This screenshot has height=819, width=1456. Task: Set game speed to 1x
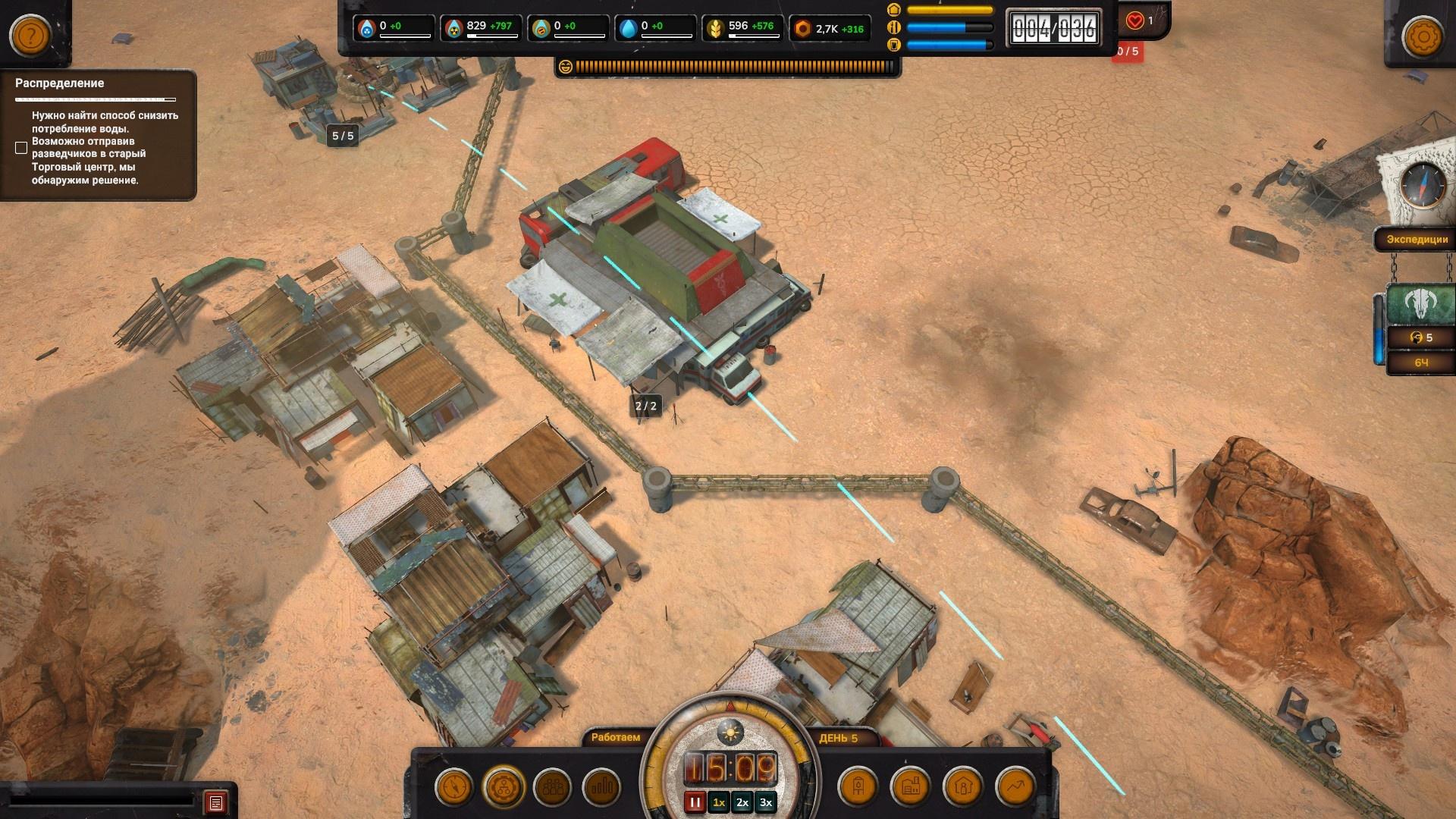[x=719, y=802]
